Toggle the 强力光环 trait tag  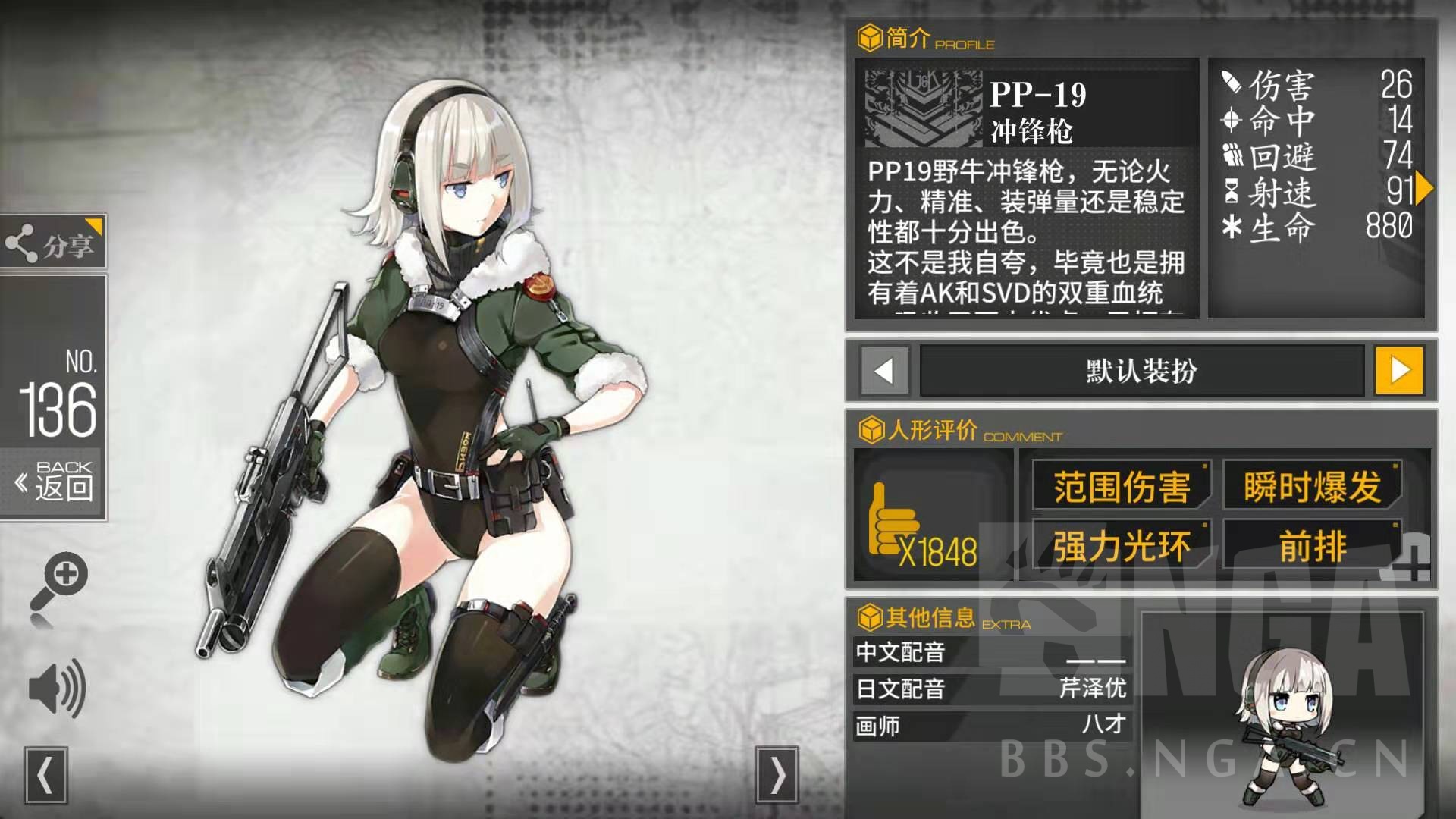[x=1122, y=543]
